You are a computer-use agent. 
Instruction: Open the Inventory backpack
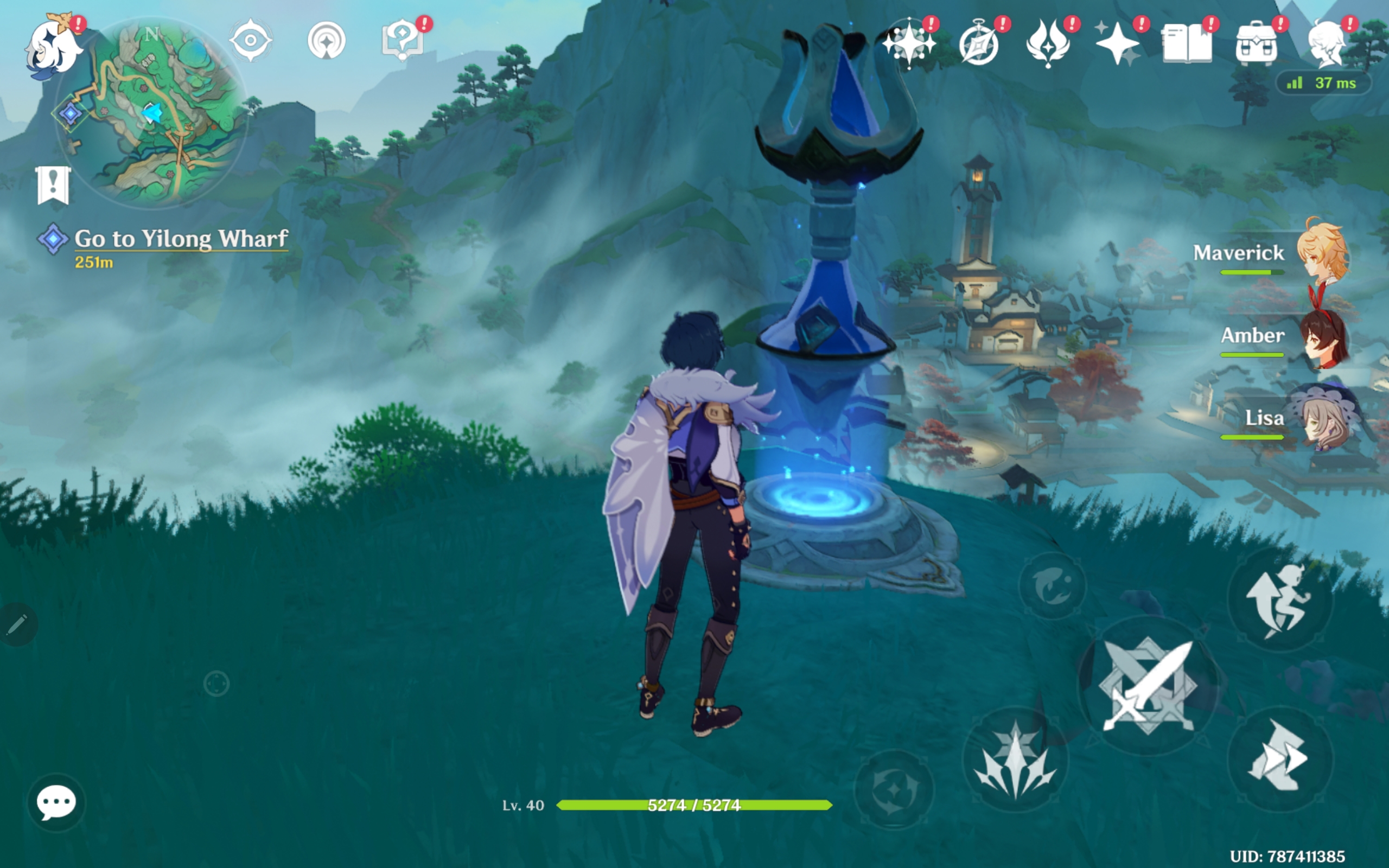[1256, 43]
